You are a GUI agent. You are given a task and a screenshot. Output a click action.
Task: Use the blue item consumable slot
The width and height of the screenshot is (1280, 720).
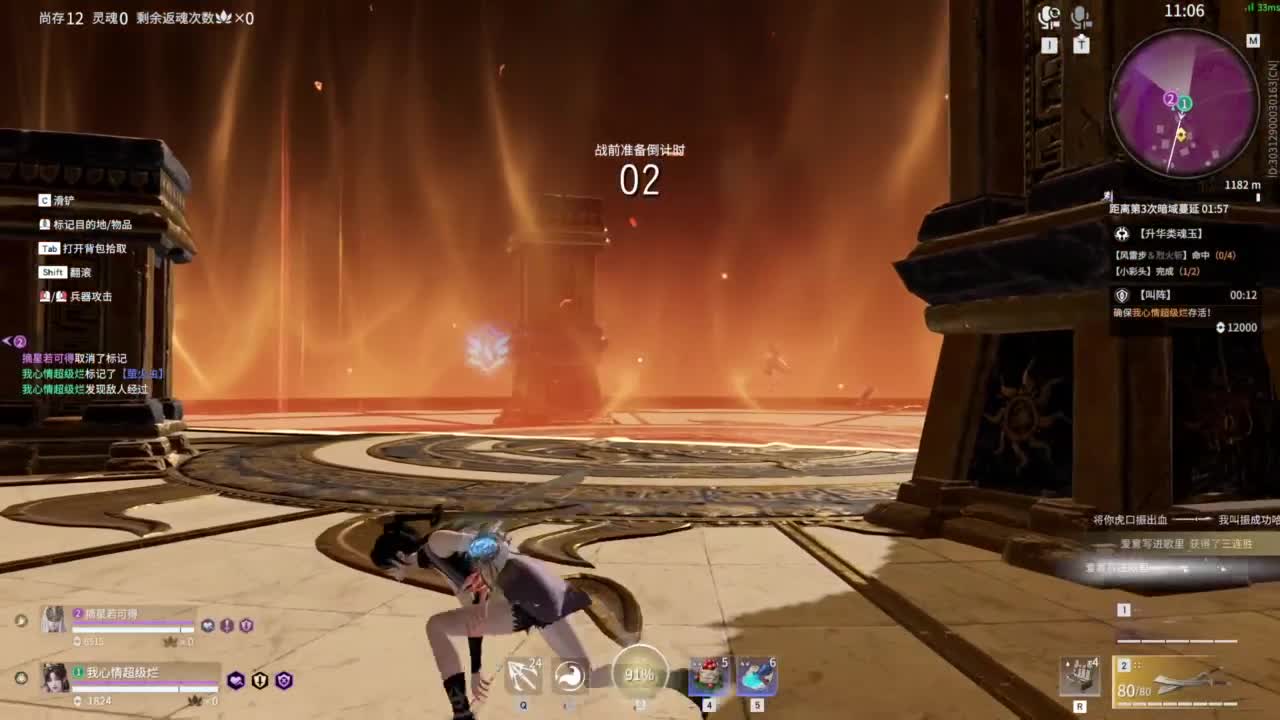(757, 676)
